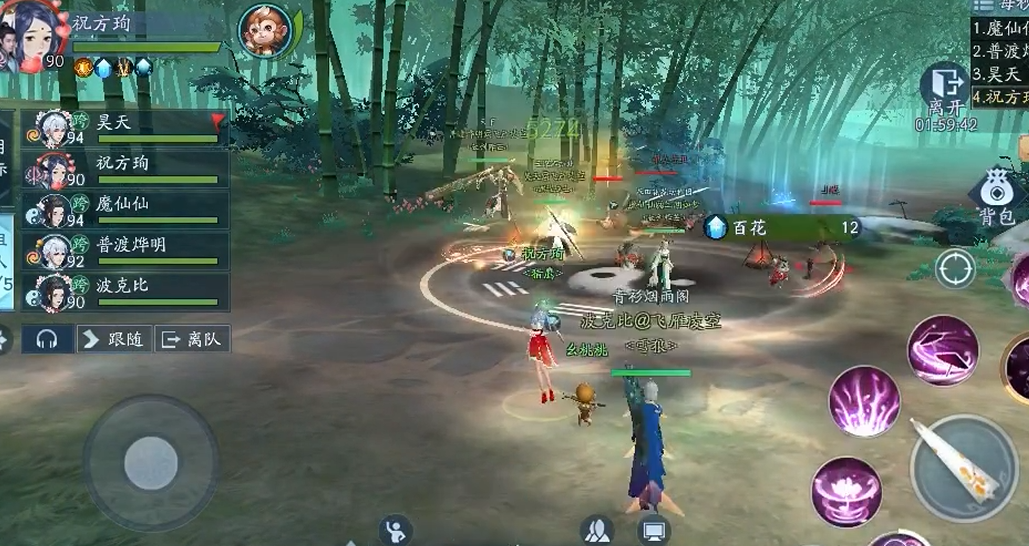
Task: Cast the purple sweeping fan skill
Action: [x=943, y=348]
